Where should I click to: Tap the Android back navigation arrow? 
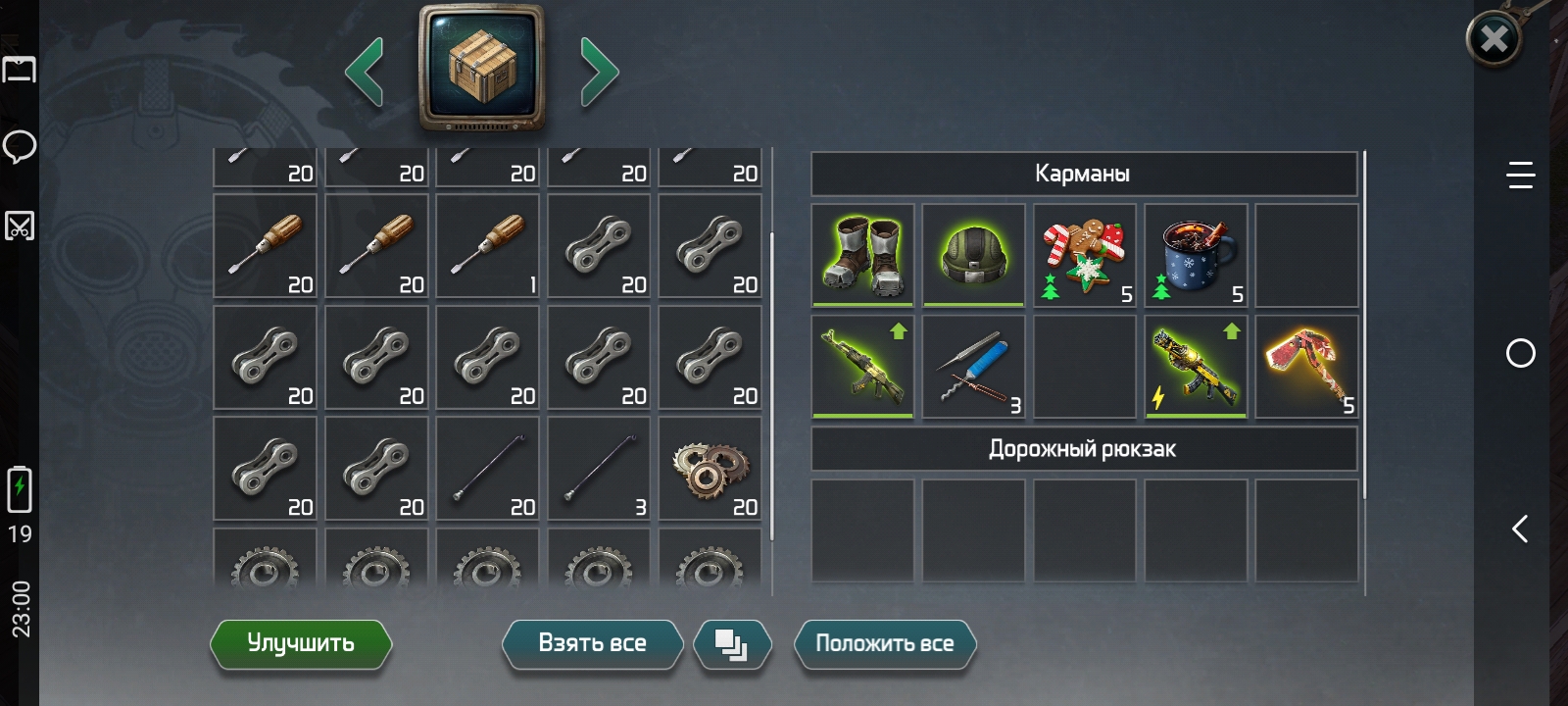[x=1520, y=529]
